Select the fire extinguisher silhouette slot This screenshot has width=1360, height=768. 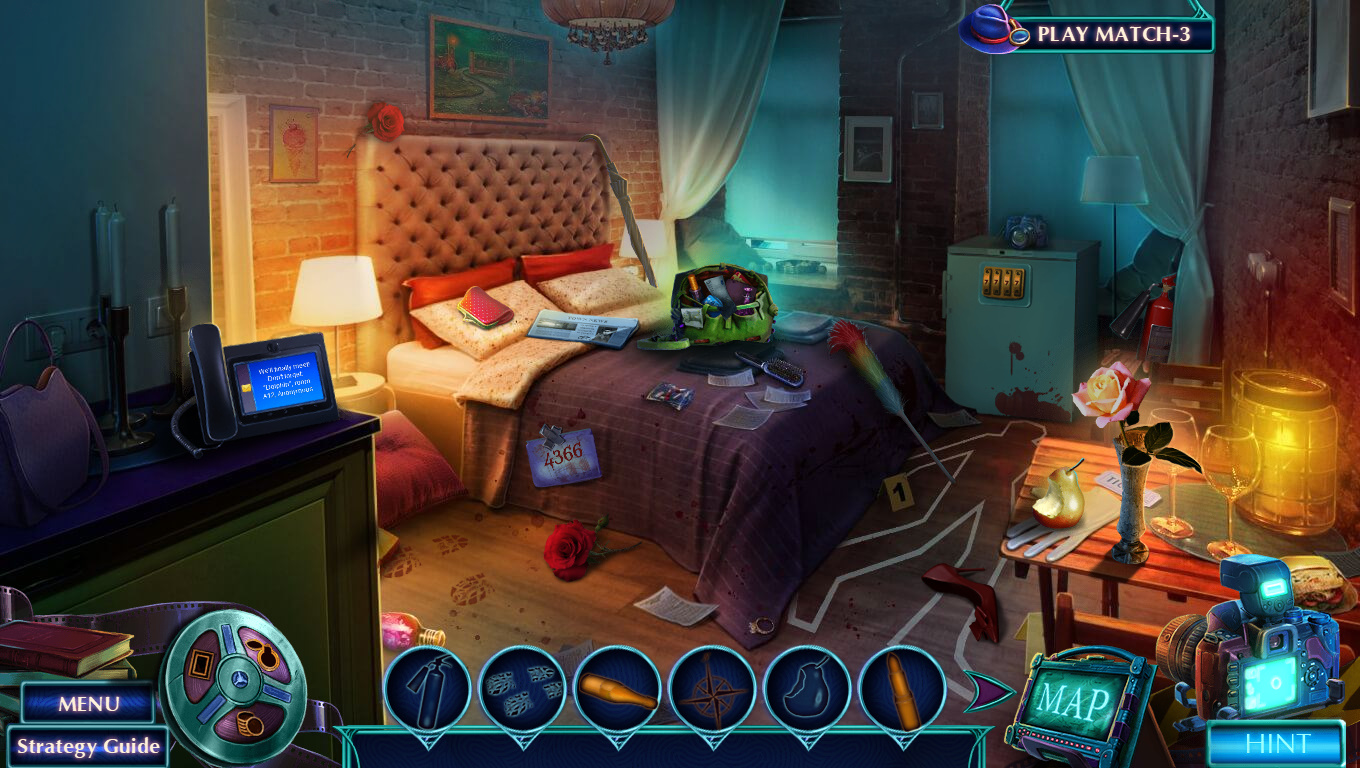[427, 689]
